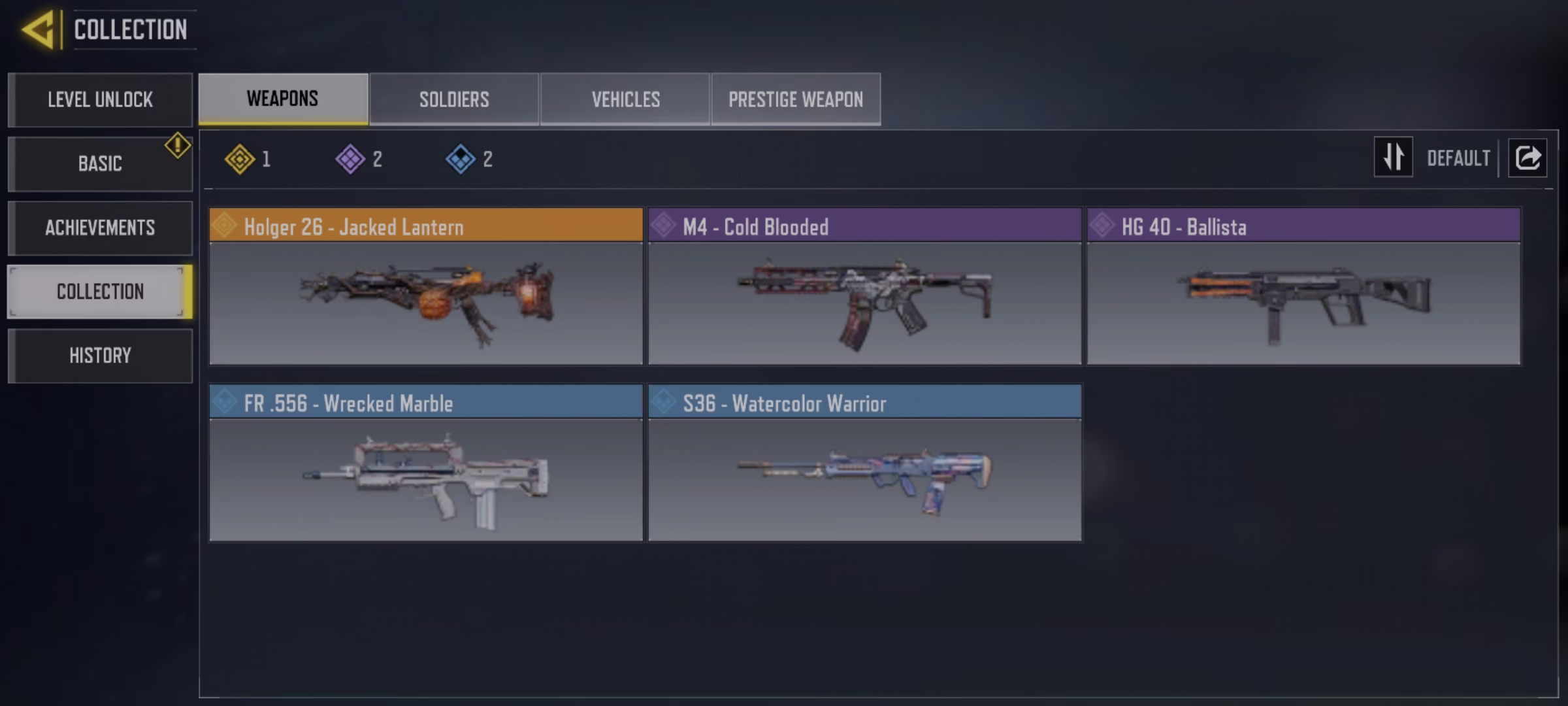
Task: Pick the S36 - Watercolor Warrior card
Action: (x=864, y=463)
